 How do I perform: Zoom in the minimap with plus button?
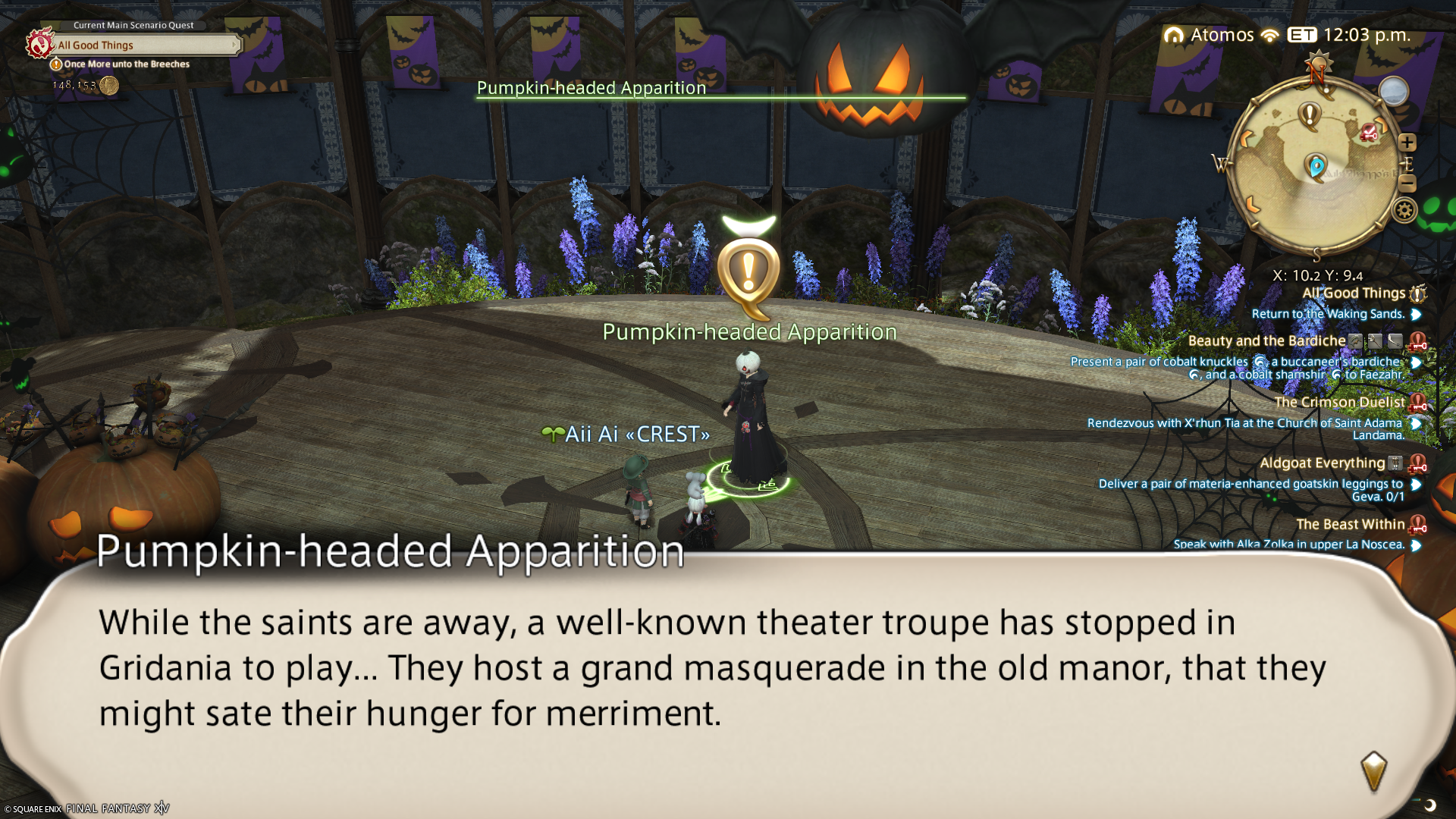click(x=1407, y=143)
